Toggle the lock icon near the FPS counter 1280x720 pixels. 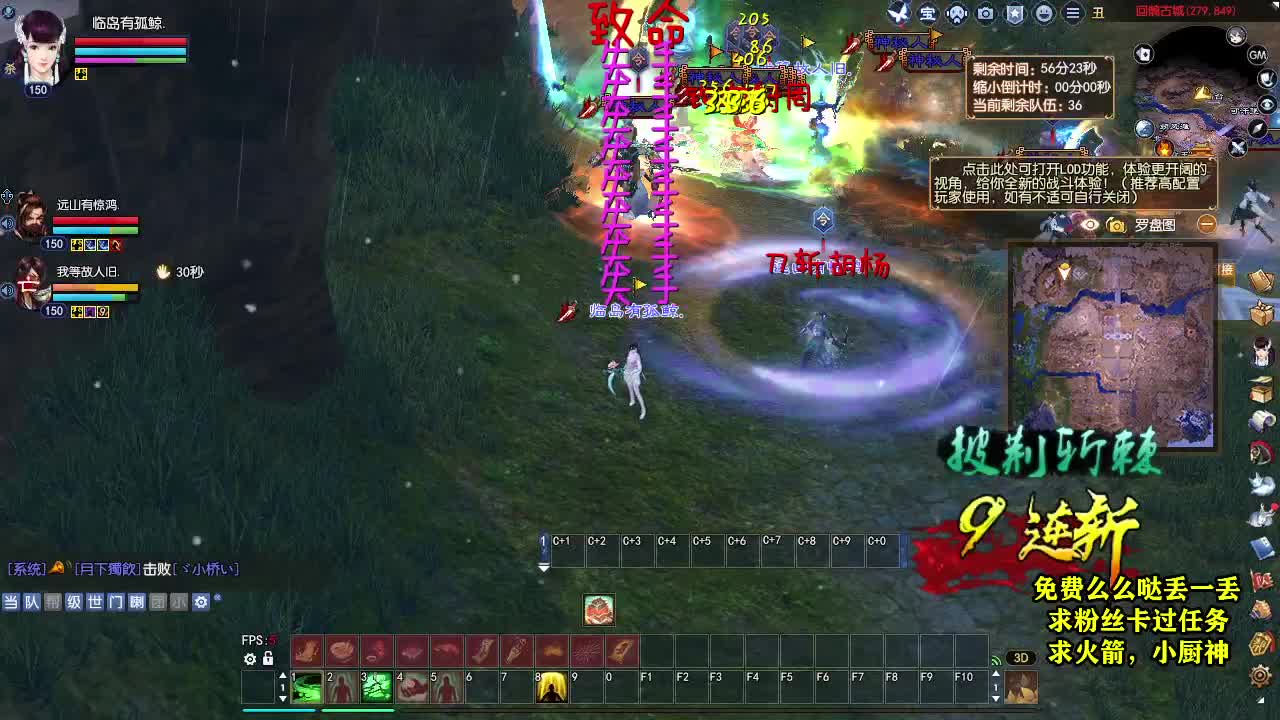[267, 659]
